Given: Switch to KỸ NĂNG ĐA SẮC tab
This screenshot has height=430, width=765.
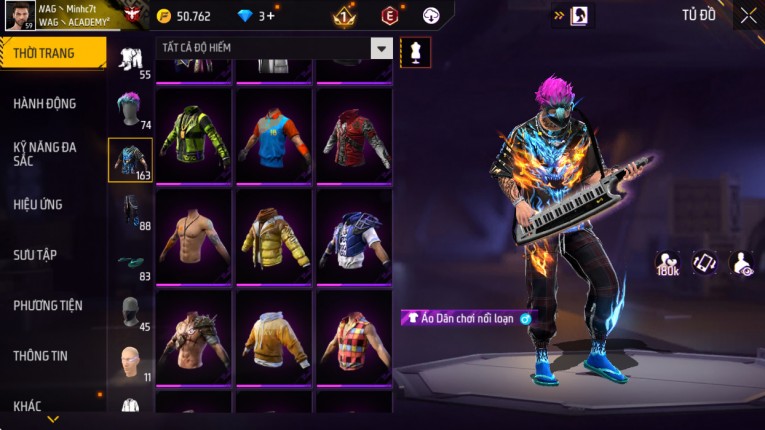Looking at the screenshot, I should 45,153.
